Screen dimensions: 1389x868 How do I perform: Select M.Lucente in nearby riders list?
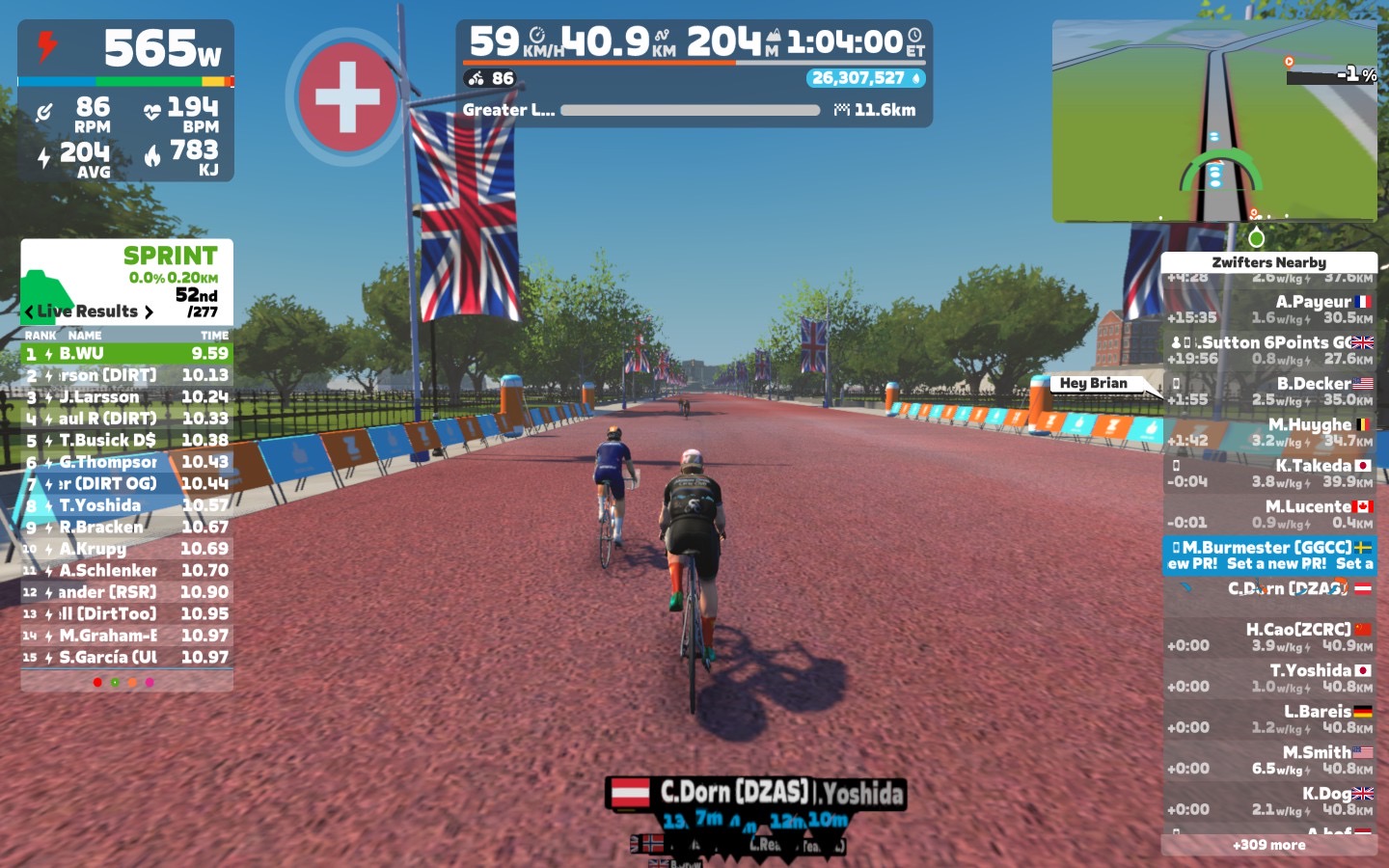1268,514
